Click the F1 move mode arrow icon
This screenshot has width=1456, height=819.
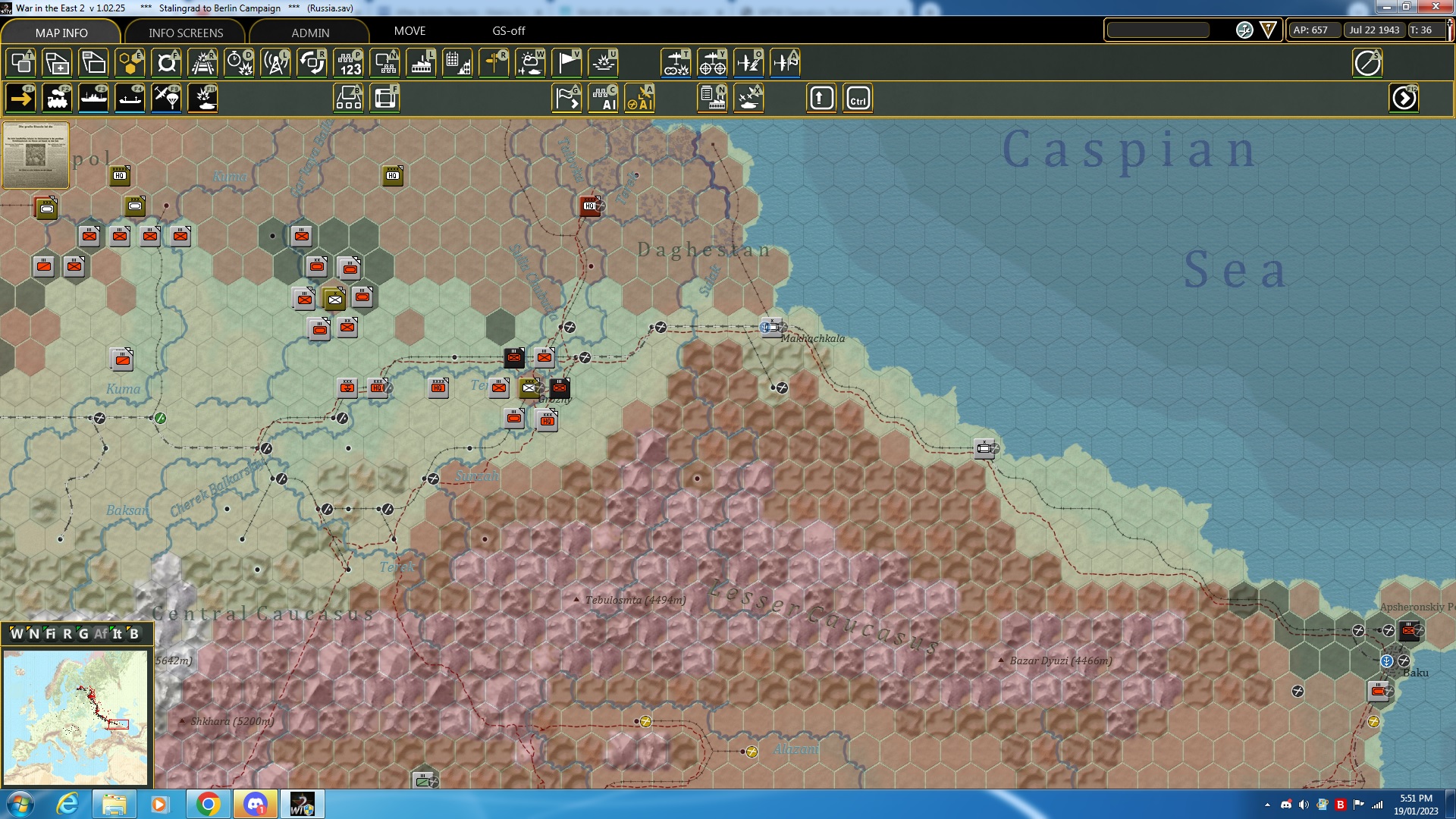[x=20, y=98]
